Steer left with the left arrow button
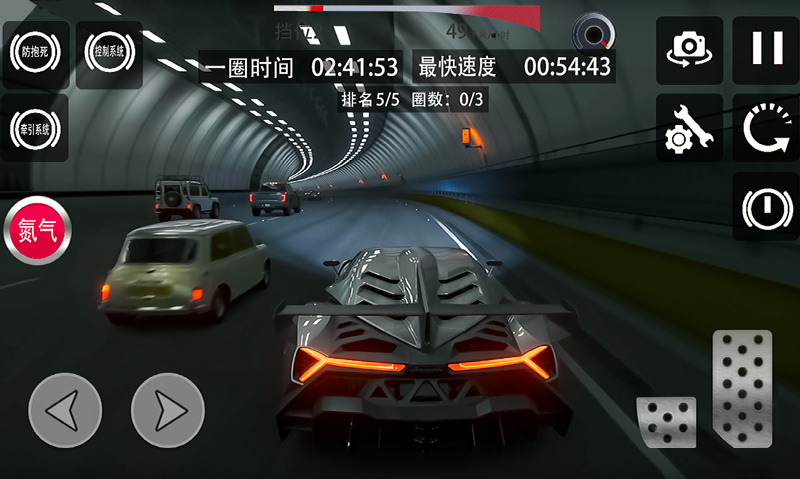800x479 pixels. click(65, 410)
